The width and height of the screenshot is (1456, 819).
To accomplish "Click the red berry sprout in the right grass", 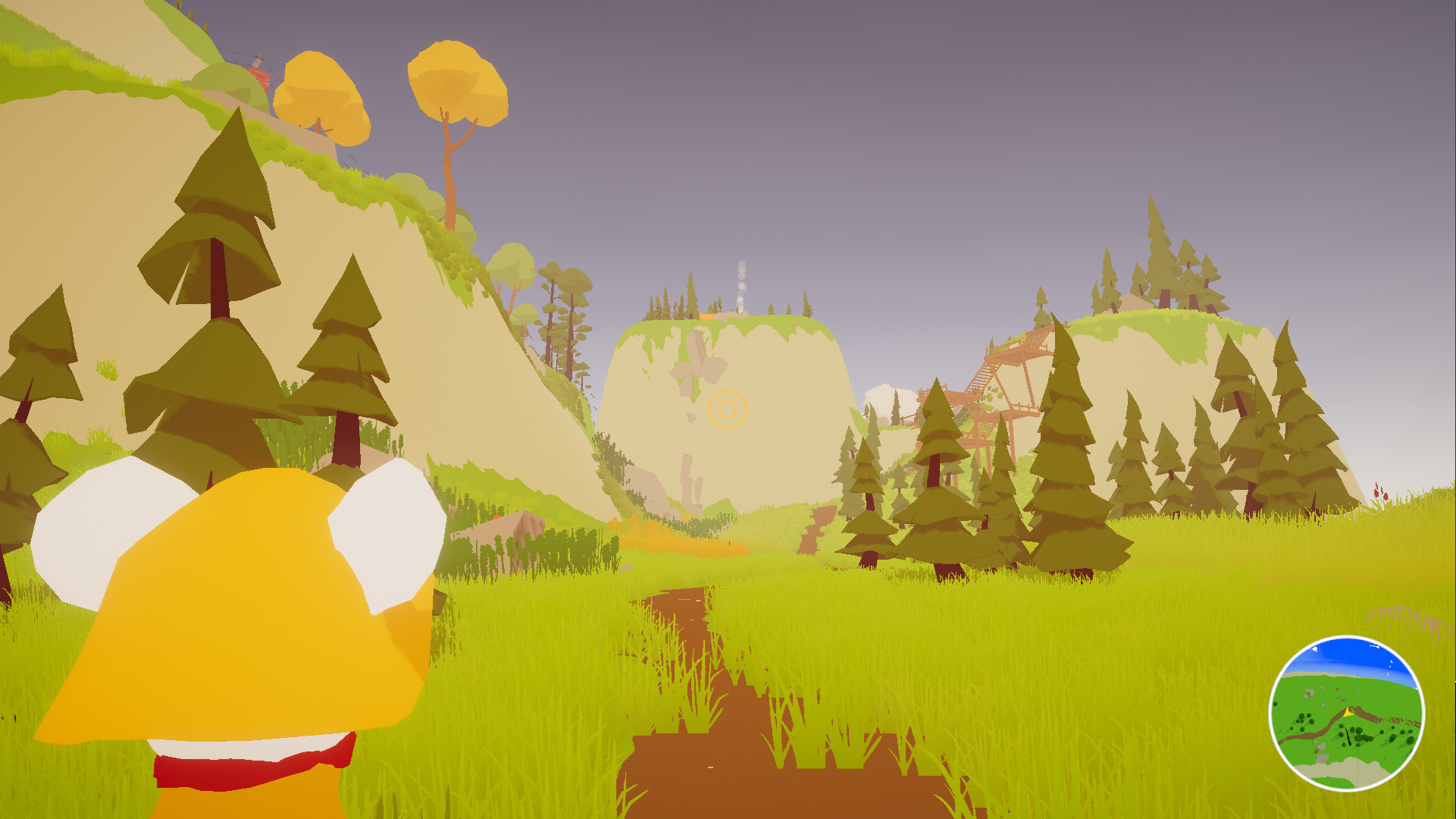I will coord(1381,493).
